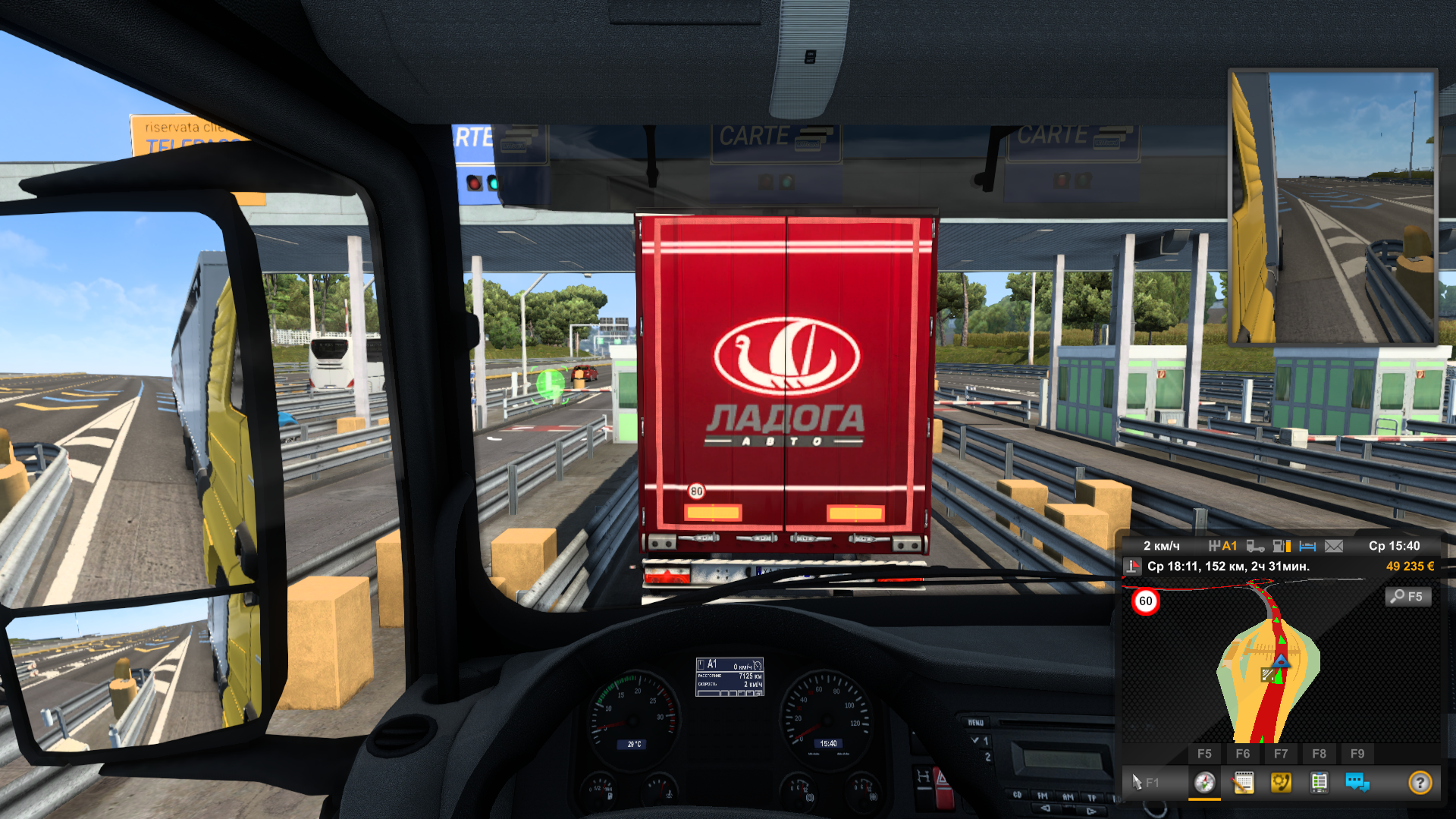This screenshot has width=1456, height=819.
Task: Click the blue bed rest icon
Action: pos(1307,546)
